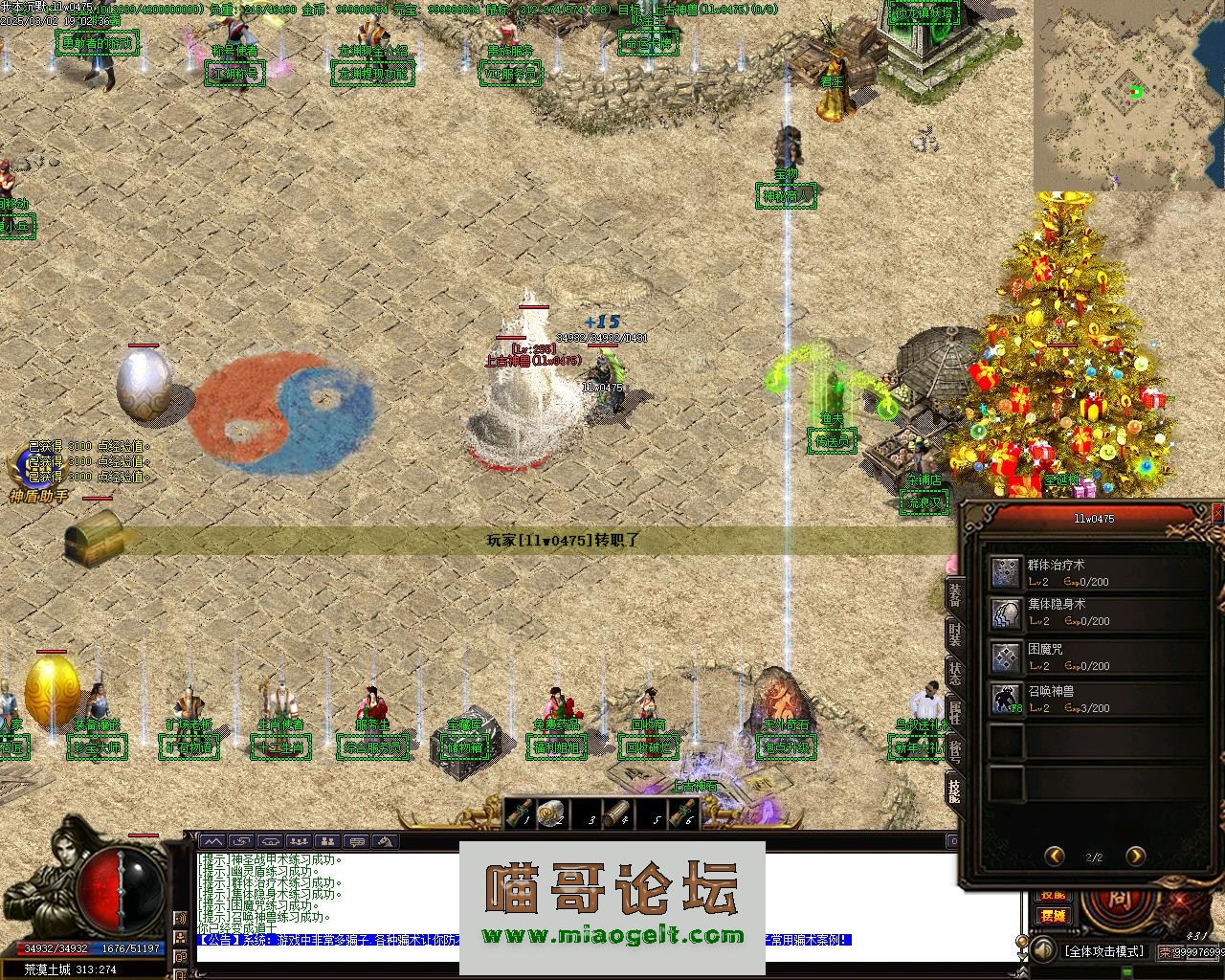This screenshot has width=1225, height=980.
Task: Use the scroll in hotbar slot 6
Action: pyautogui.click(x=682, y=814)
